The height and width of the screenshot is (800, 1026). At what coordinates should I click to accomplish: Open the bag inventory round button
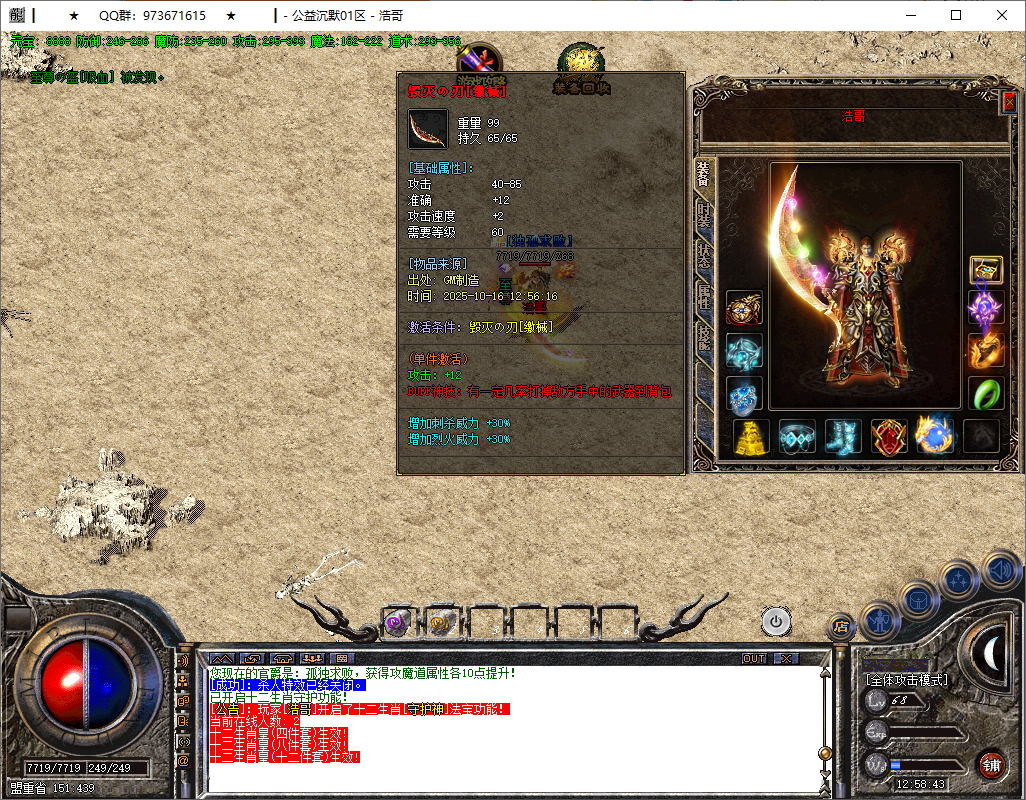(x=917, y=601)
